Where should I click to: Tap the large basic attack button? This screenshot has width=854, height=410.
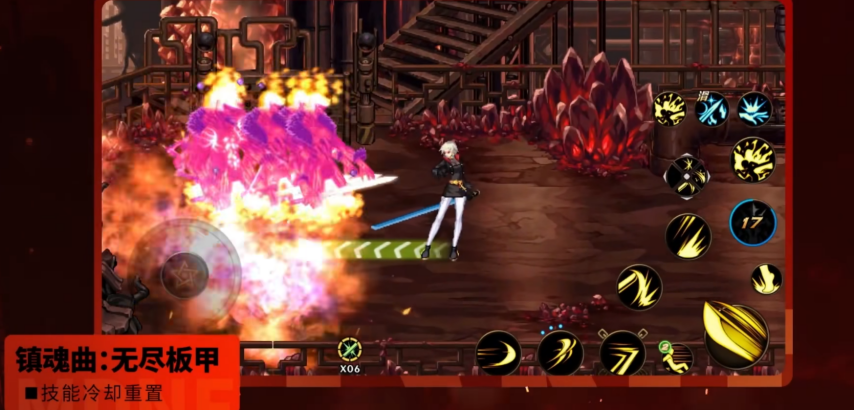click(735, 334)
